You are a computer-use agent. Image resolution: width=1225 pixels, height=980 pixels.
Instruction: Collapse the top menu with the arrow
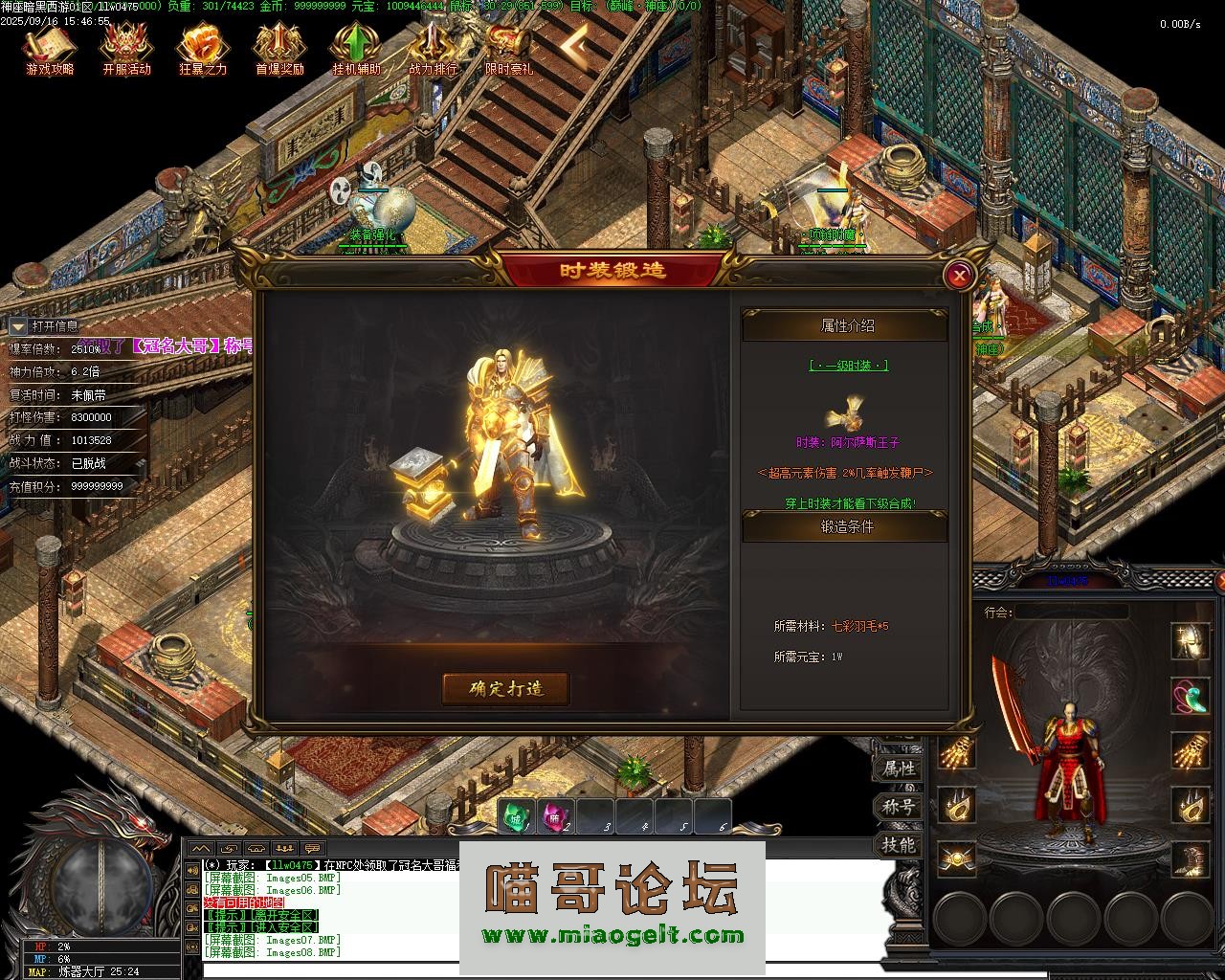click(574, 43)
